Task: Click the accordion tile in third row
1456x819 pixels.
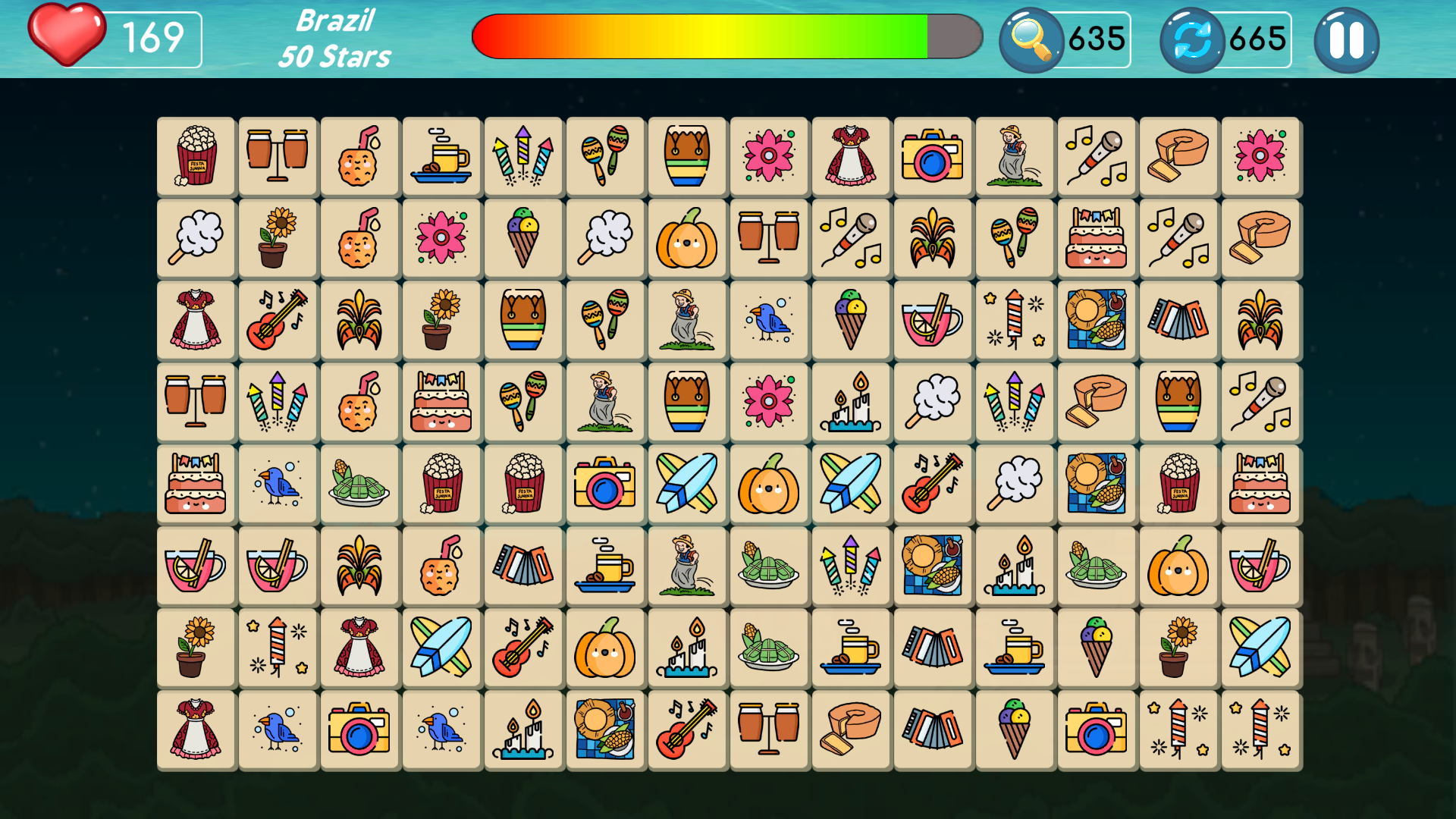Action: [x=1178, y=319]
